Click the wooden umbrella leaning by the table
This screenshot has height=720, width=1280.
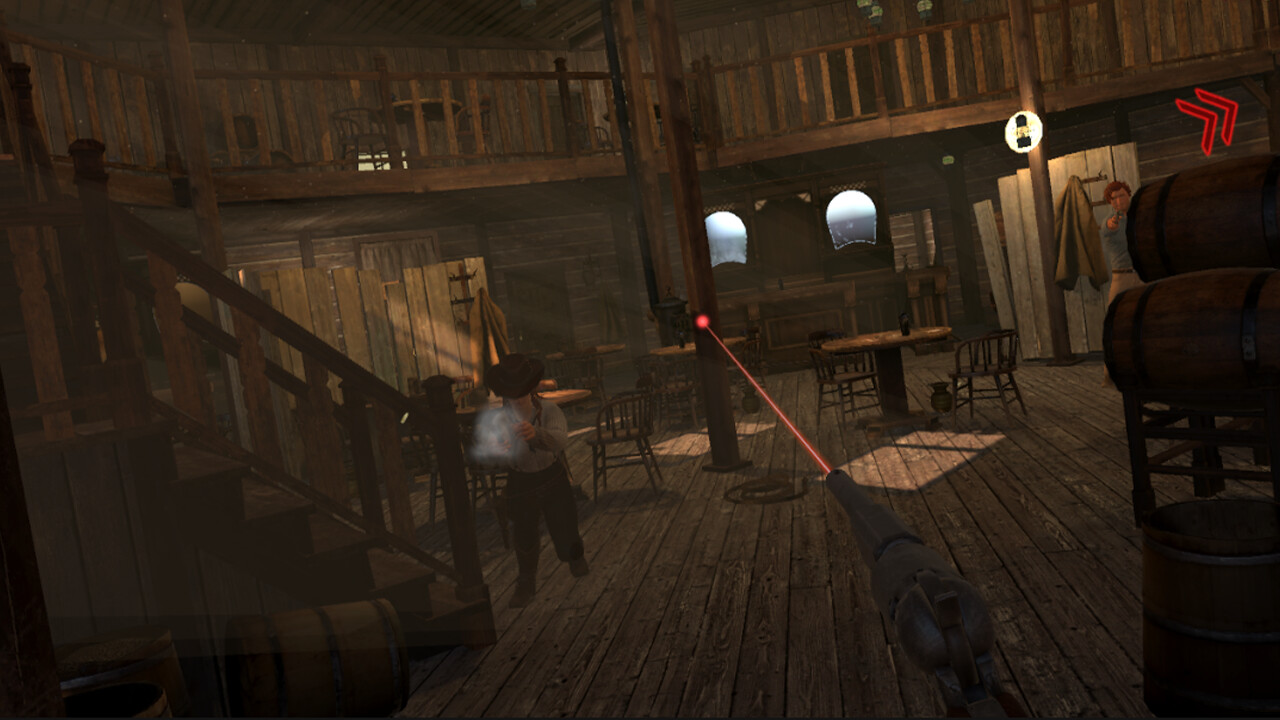point(490,330)
